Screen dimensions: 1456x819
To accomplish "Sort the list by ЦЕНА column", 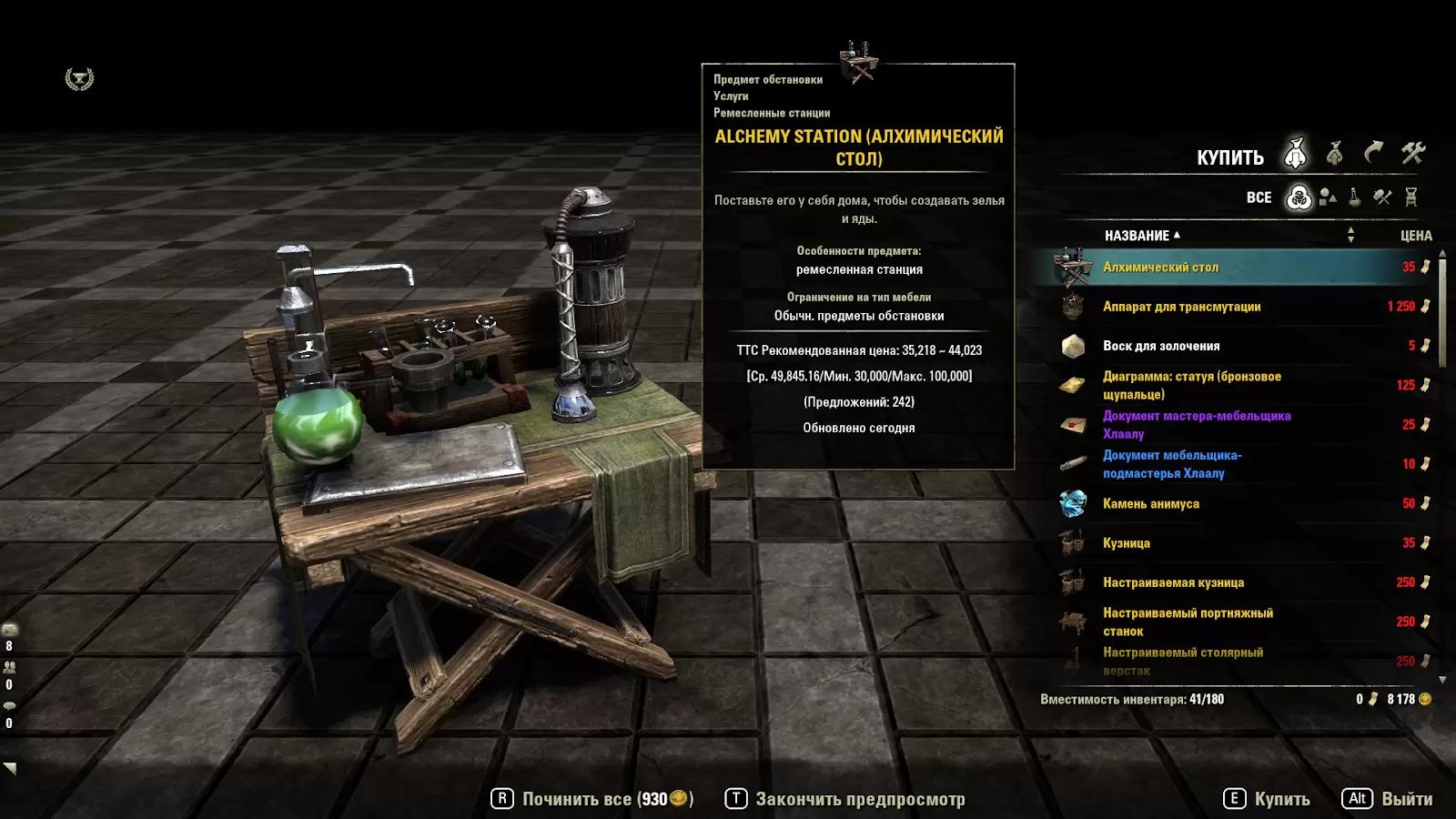I will (1415, 236).
